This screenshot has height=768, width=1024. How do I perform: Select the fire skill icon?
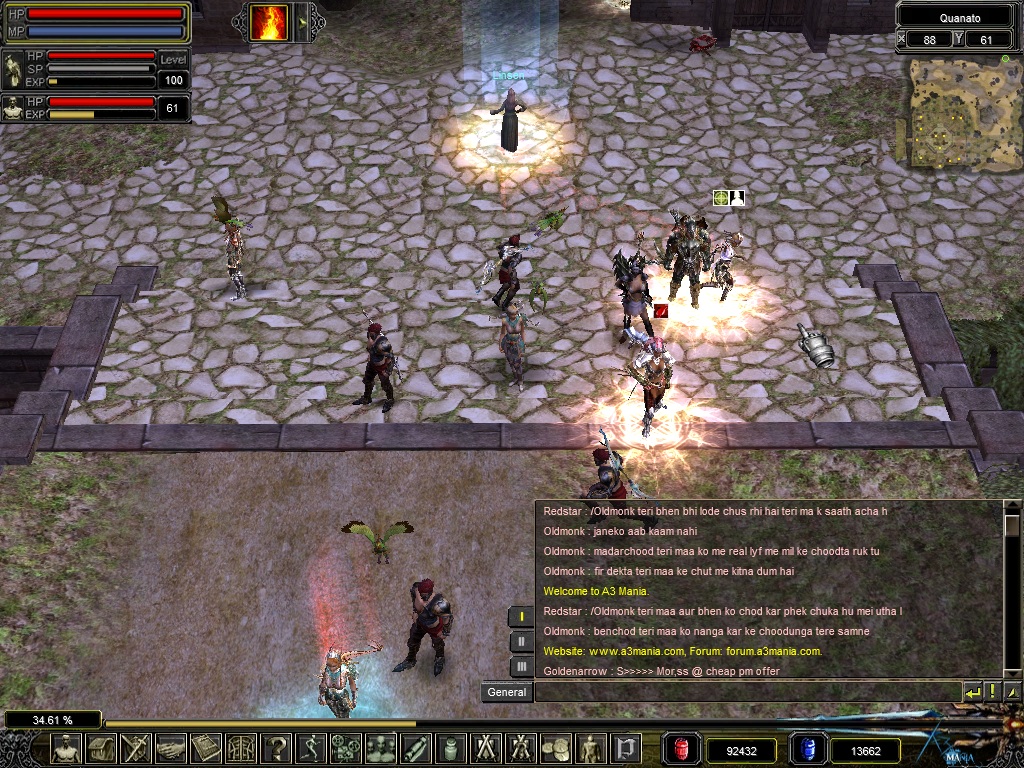268,22
